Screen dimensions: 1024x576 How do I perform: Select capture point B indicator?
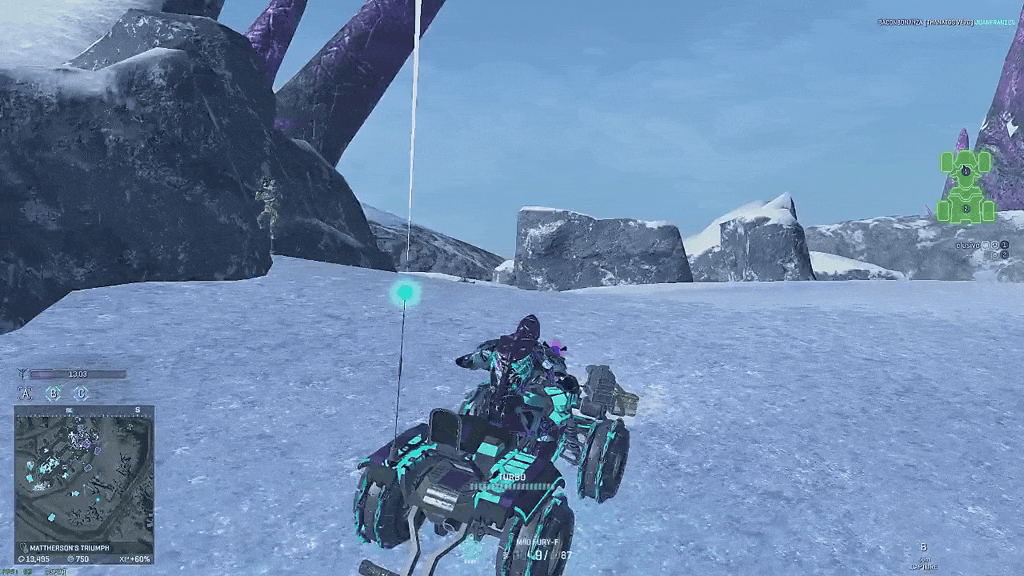click(x=54, y=393)
